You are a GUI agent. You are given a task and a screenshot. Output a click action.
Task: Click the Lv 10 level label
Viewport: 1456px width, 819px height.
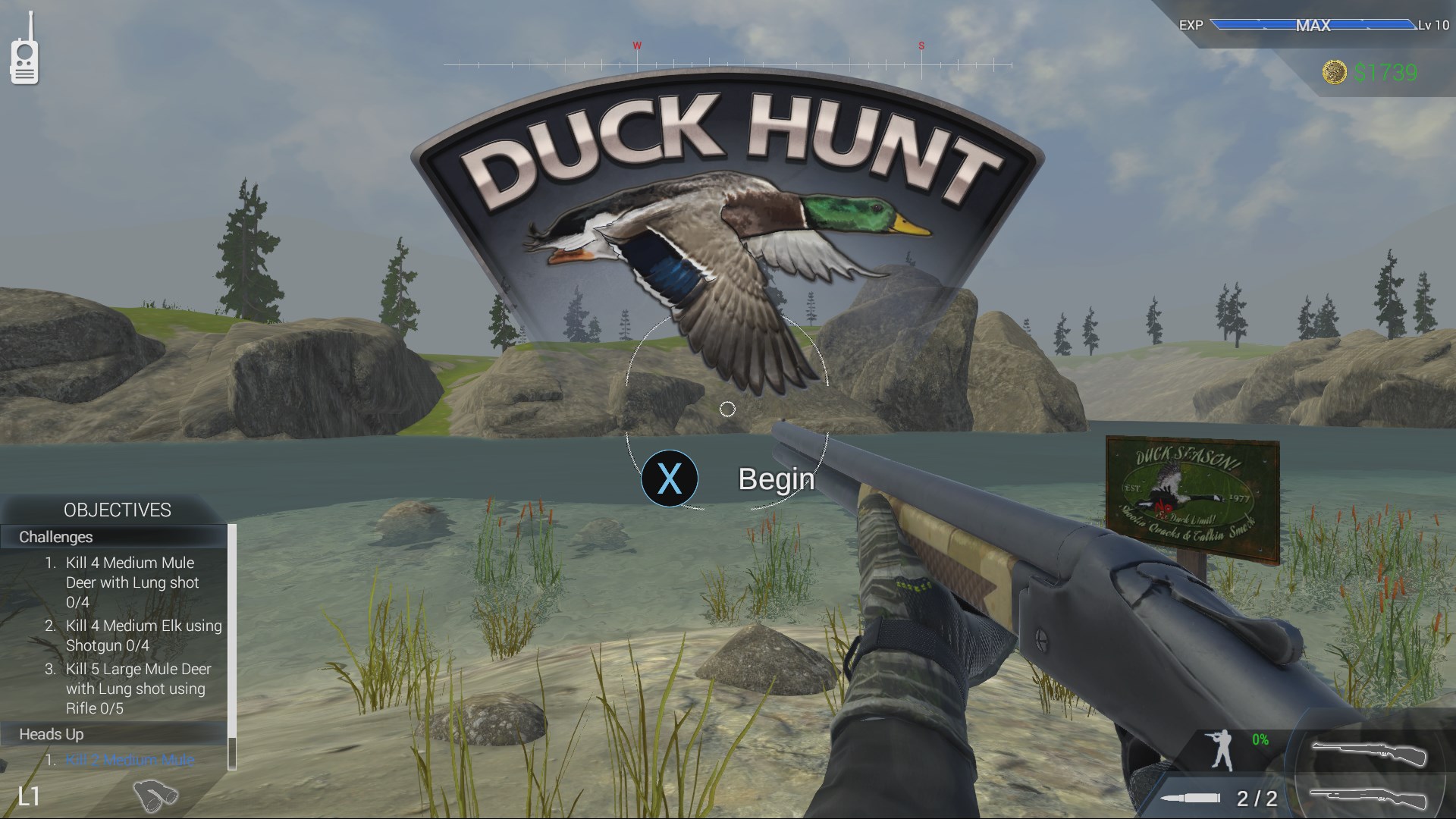[x=1436, y=25]
